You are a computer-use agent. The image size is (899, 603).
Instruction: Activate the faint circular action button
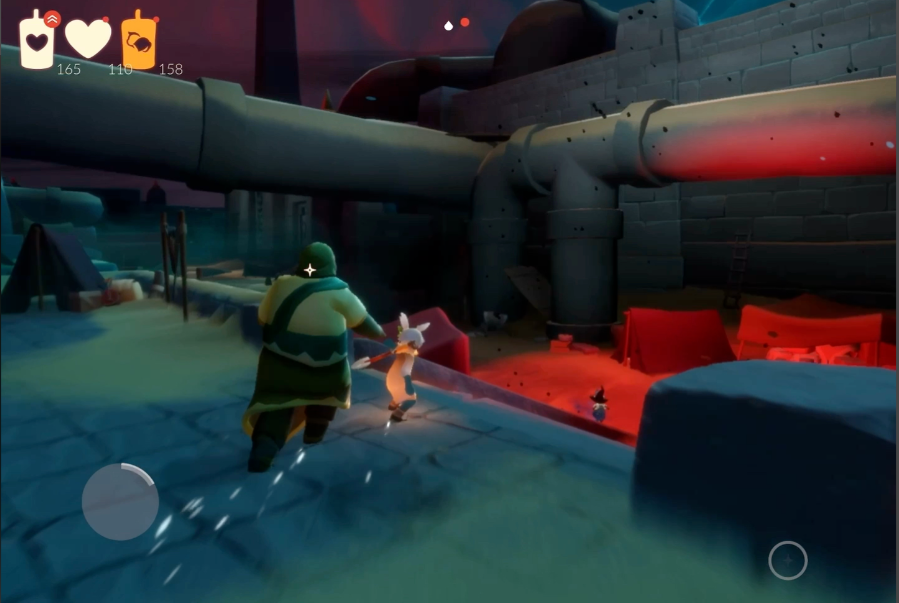[787, 561]
